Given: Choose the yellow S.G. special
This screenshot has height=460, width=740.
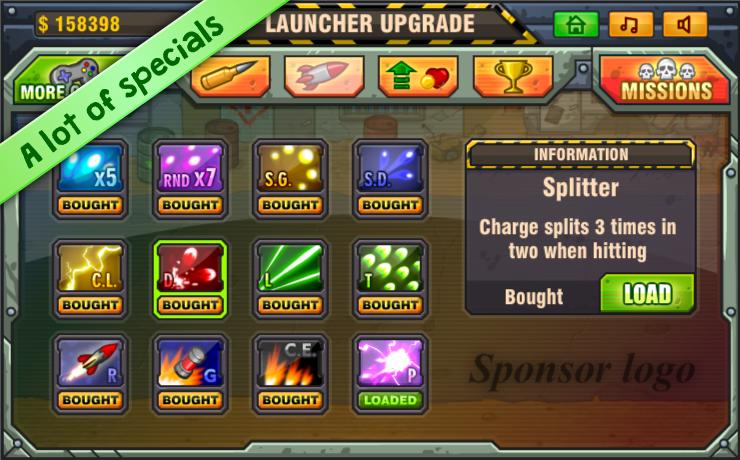Looking at the screenshot, I should pyautogui.click(x=290, y=170).
